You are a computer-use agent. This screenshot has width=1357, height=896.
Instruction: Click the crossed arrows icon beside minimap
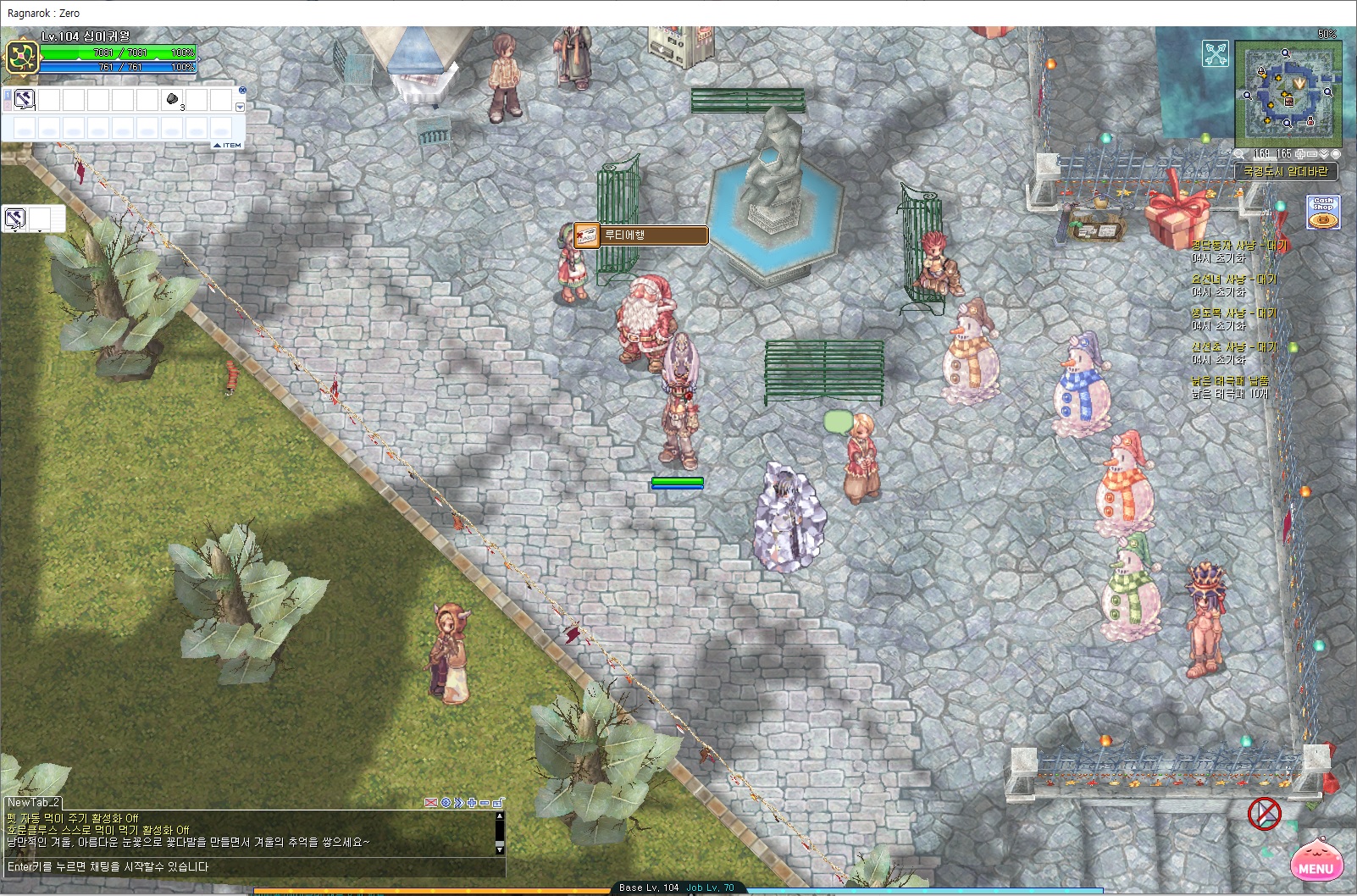(1216, 54)
